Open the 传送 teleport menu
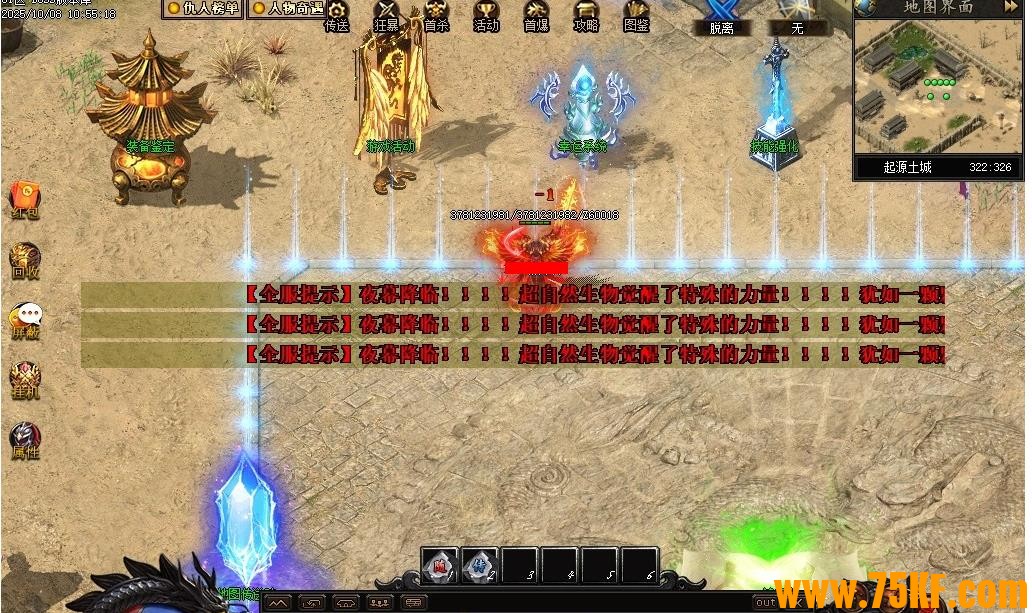 coord(337,16)
